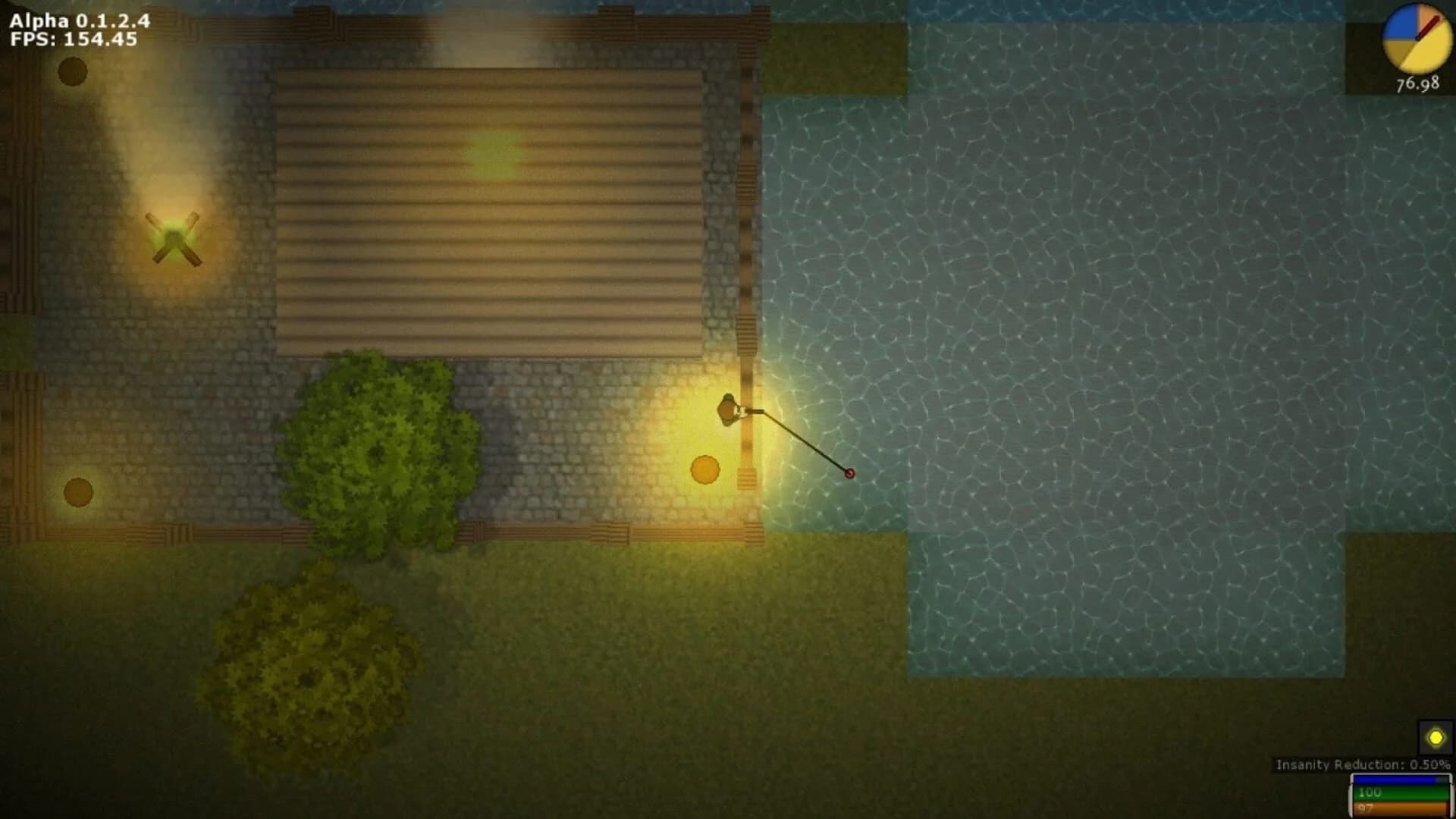Select the player character holding the fishing rod
Viewport: 1456px width, 819px height.
click(730, 409)
